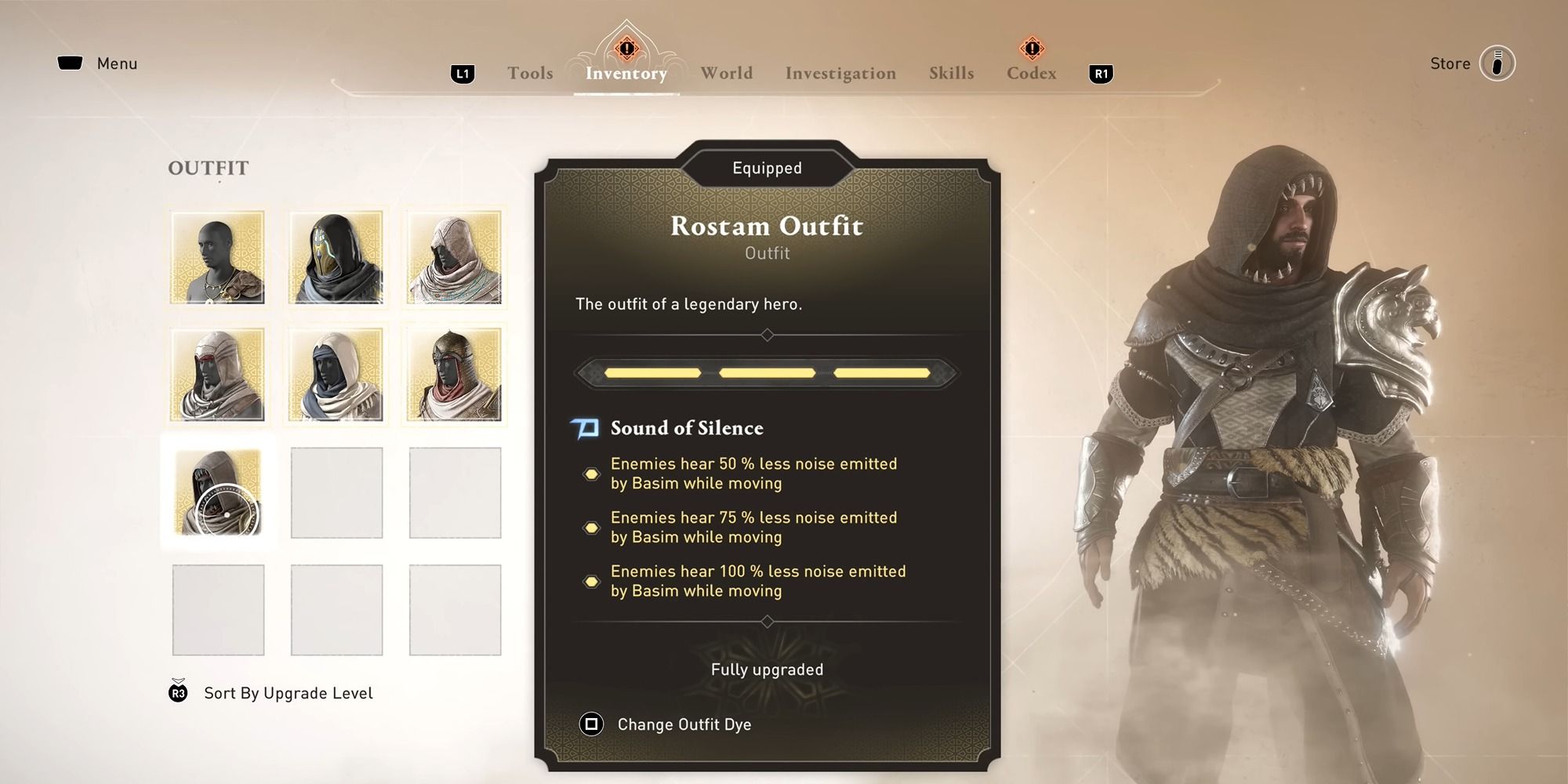1568x784 pixels.
Task: Toggle the 100% noise reduction perk marker
Action: pyautogui.click(x=592, y=581)
